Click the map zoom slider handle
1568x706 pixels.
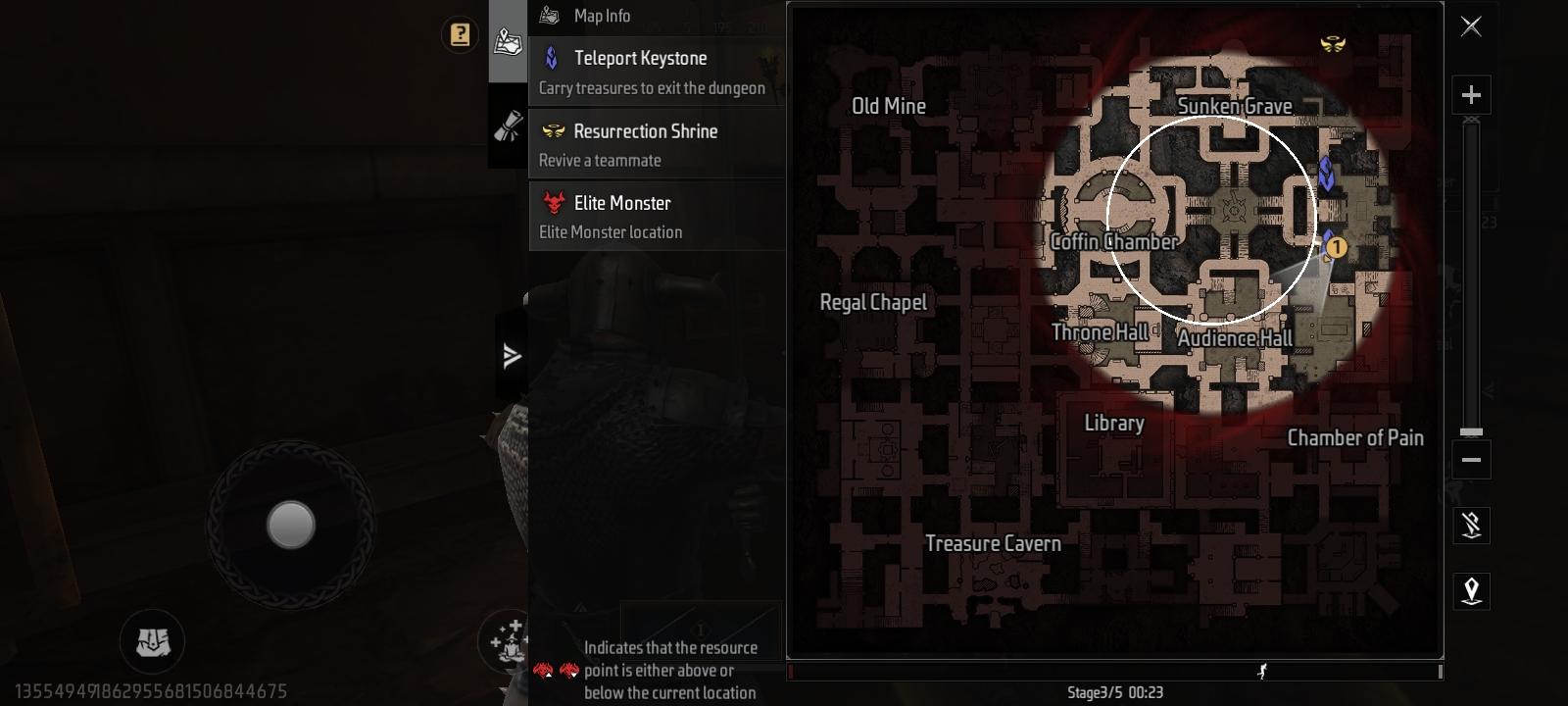1471,432
